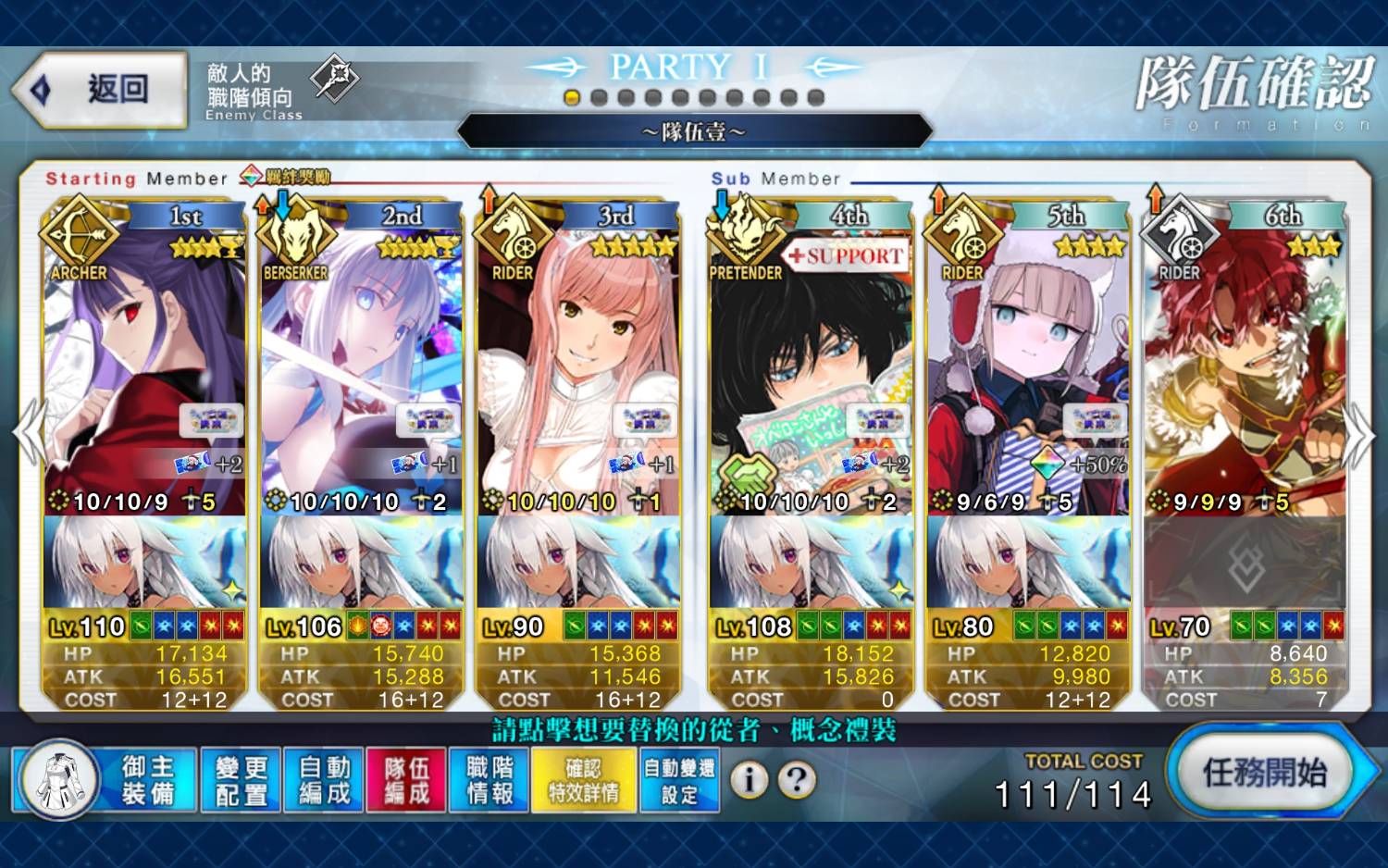Click the enemy class tendency icon
This screenshot has height=868, width=1388.
[x=334, y=79]
